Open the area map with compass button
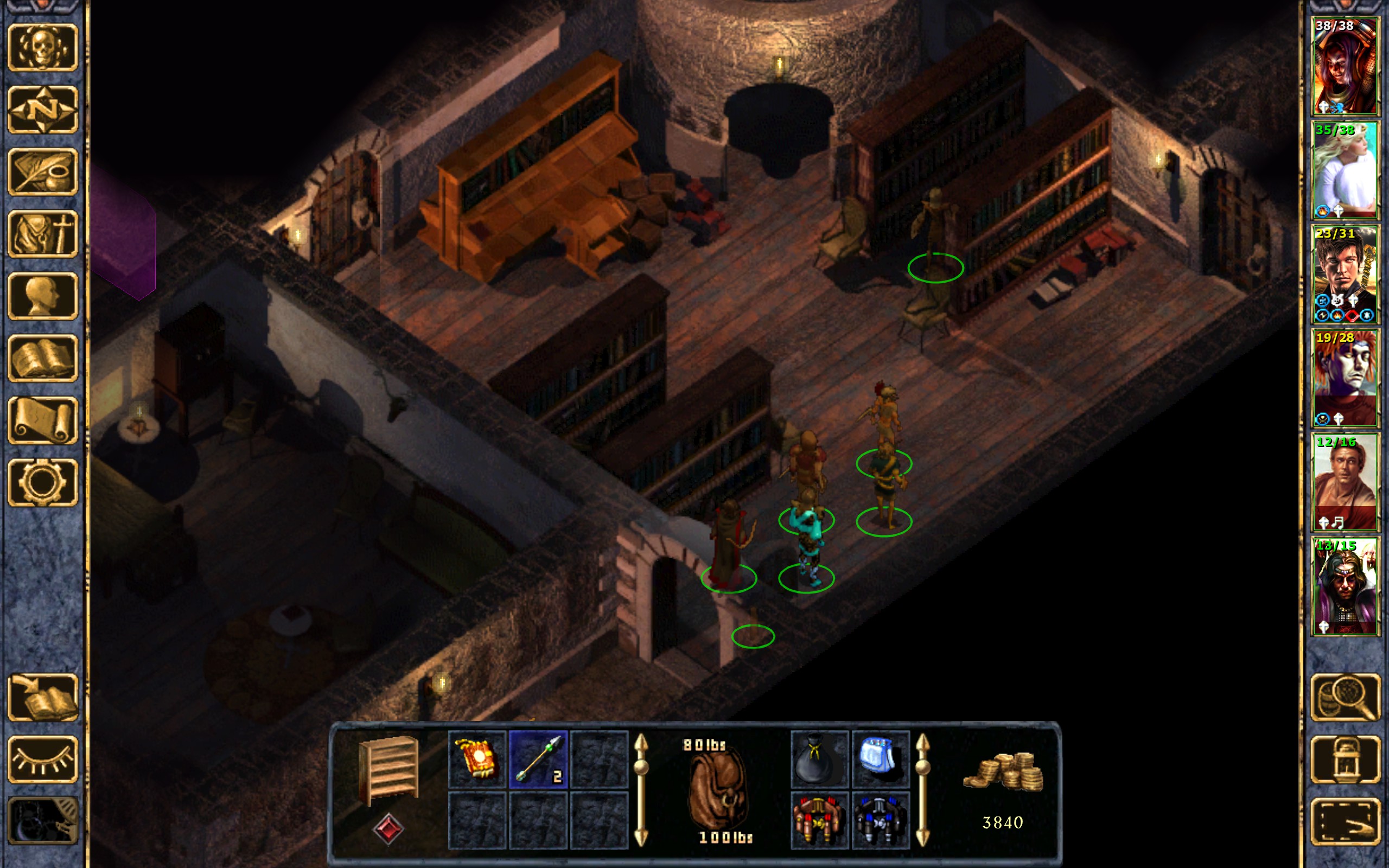This screenshot has width=1389, height=868. pos(42,110)
